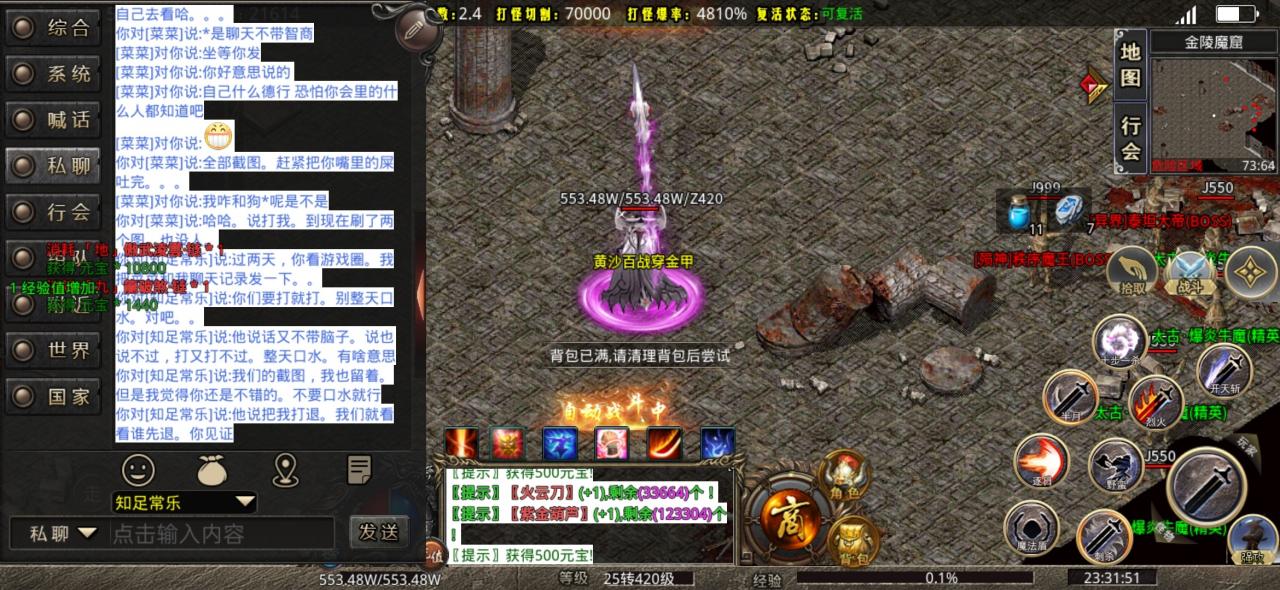Toggle the 战斗 combat mode button
This screenshot has width=1280, height=590.
tap(1190, 272)
